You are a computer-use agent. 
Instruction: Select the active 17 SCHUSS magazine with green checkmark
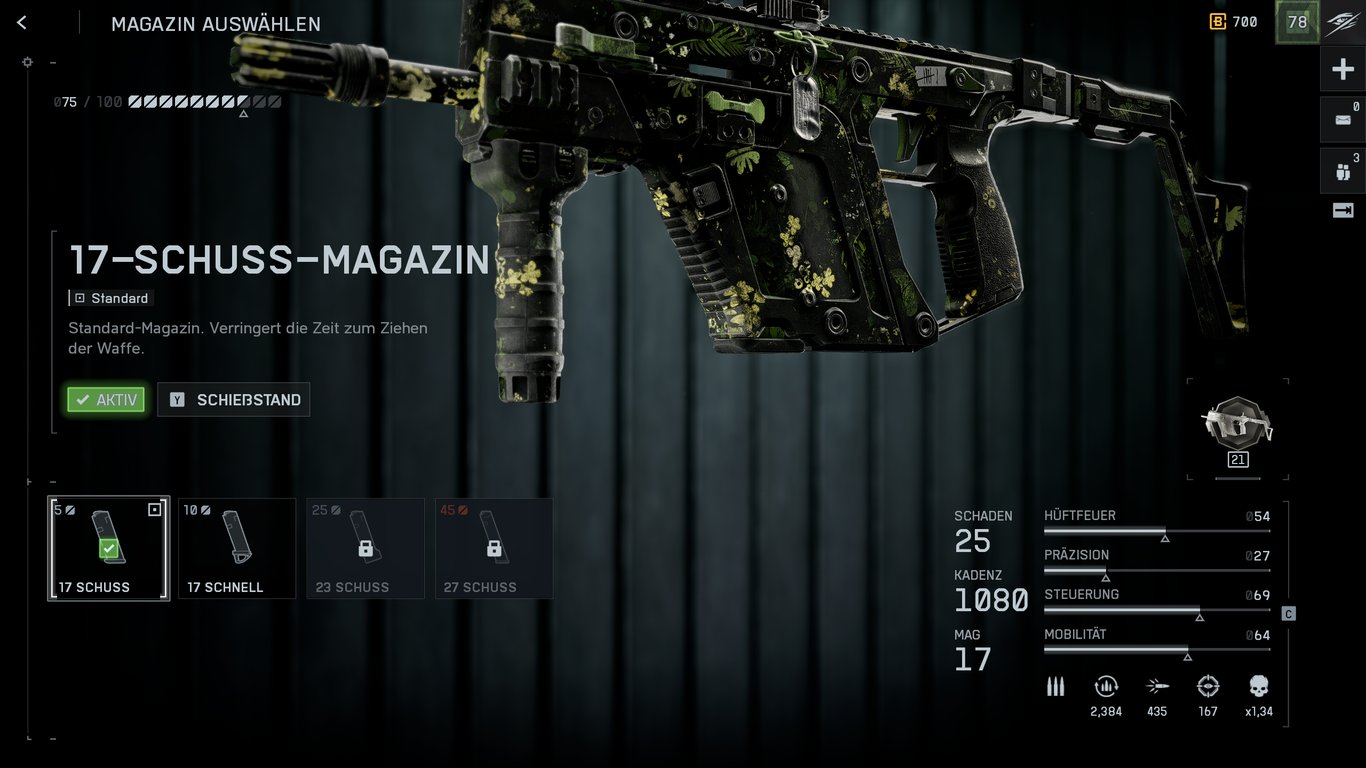click(x=108, y=548)
